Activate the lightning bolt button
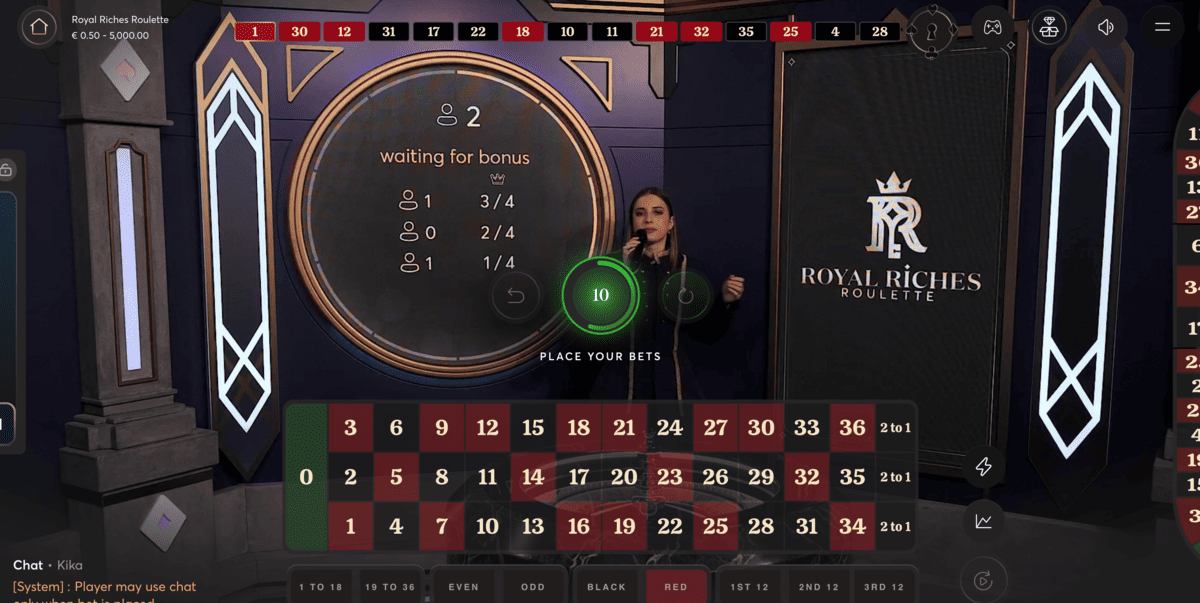The width and height of the screenshot is (1200, 603). pos(984,467)
